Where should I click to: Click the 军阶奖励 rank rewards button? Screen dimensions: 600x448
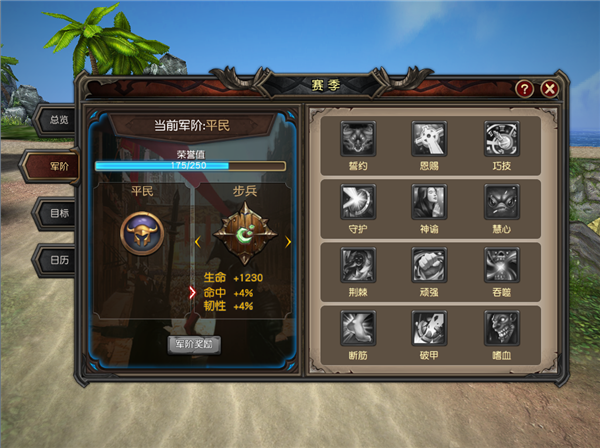194,343
